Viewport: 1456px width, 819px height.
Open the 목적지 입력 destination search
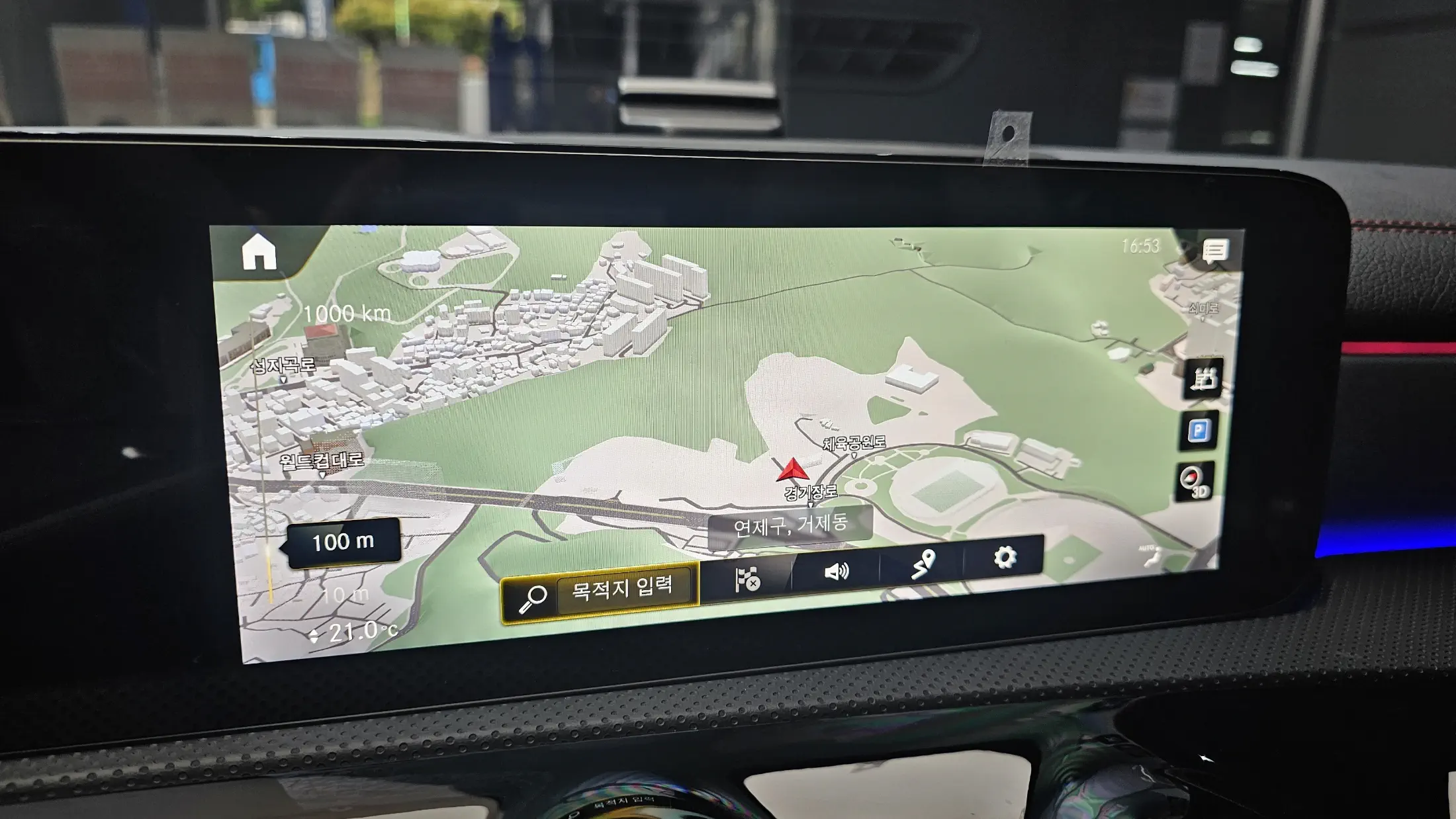click(600, 591)
